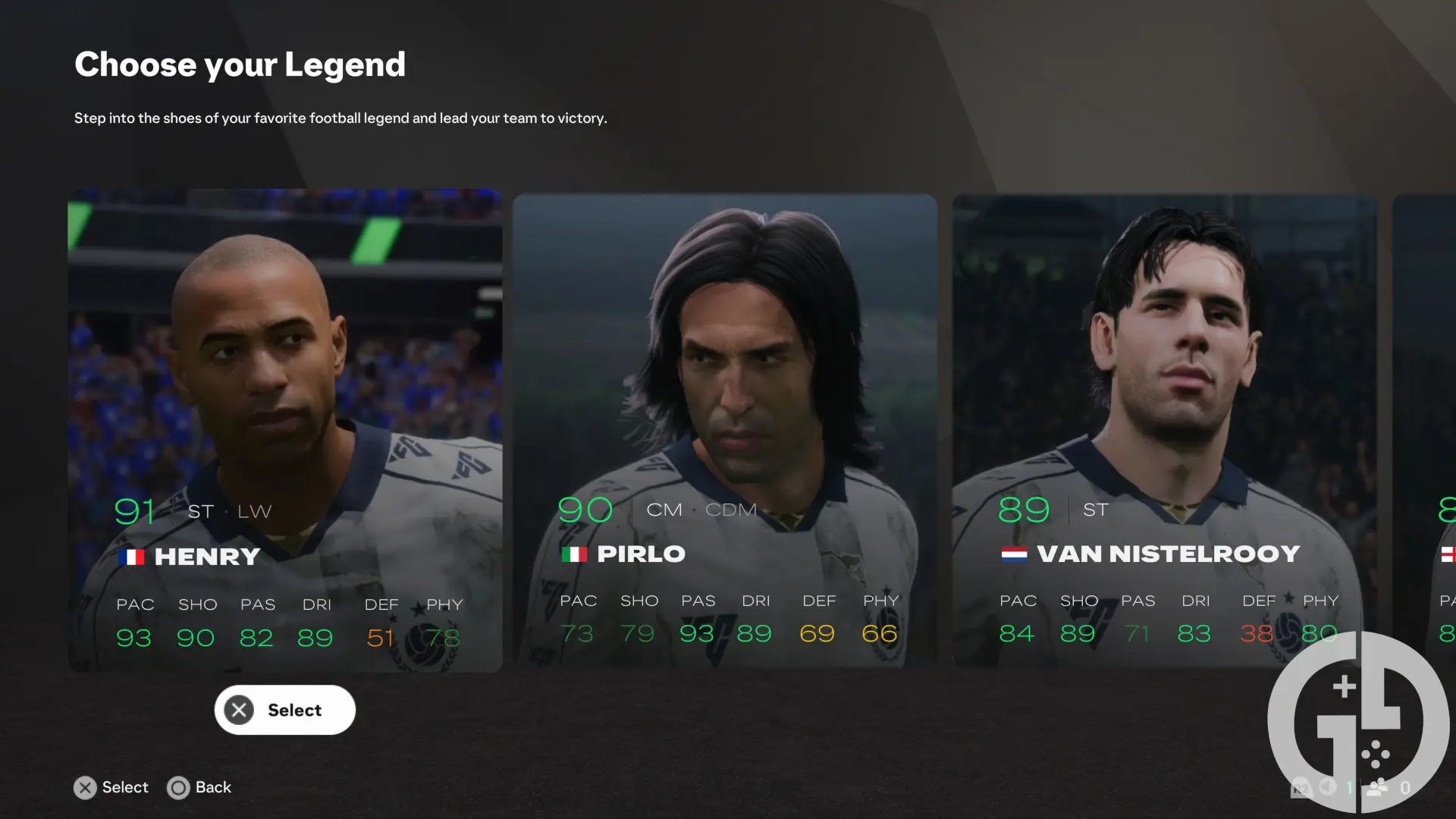Choose the Henry legend card
This screenshot has width=1456, height=819.
pyautogui.click(x=284, y=429)
